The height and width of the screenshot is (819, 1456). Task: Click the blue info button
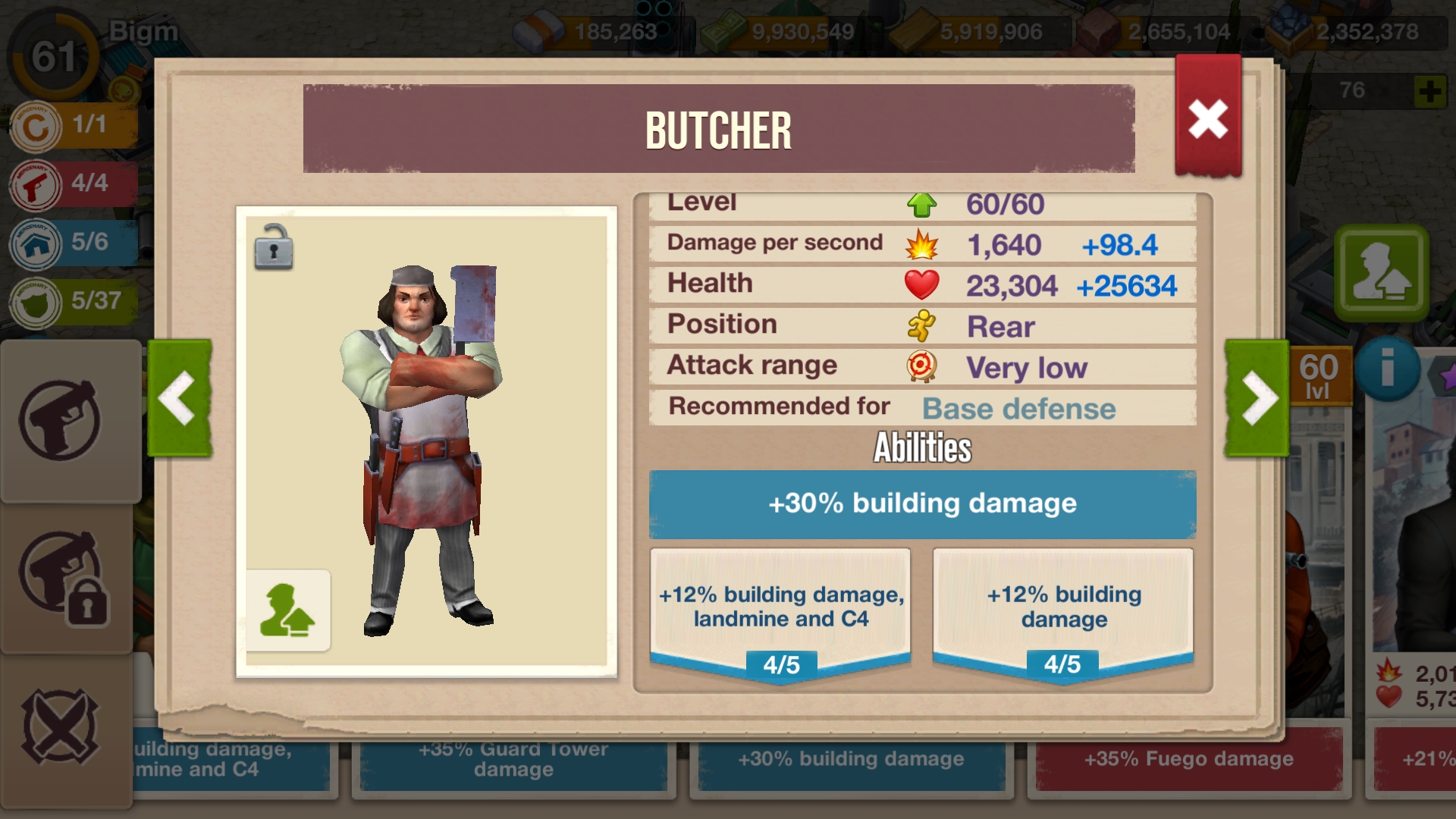(x=1387, y=369)
